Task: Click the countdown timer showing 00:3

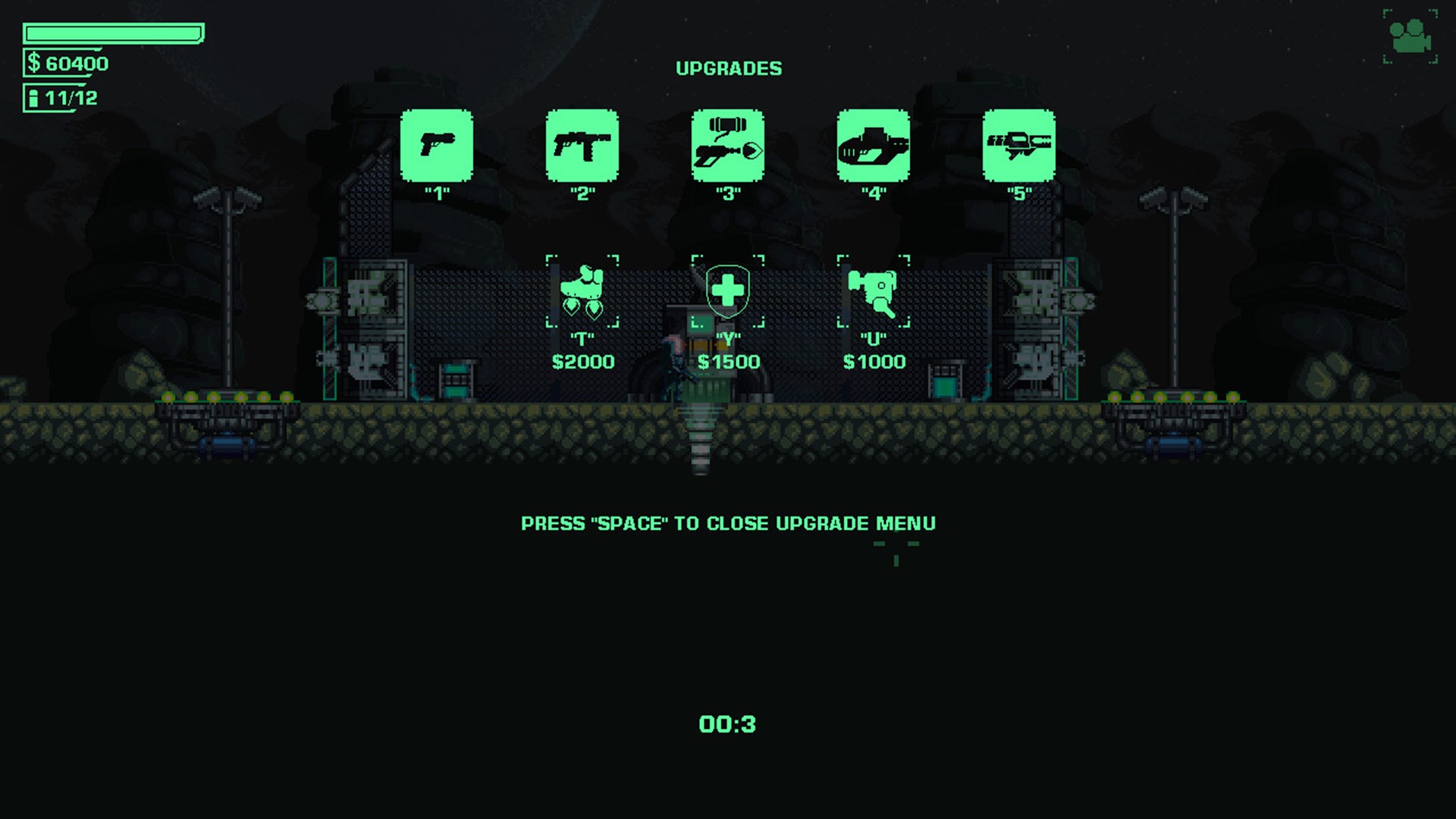Action: pyautogui.click(x=726, y=724)
